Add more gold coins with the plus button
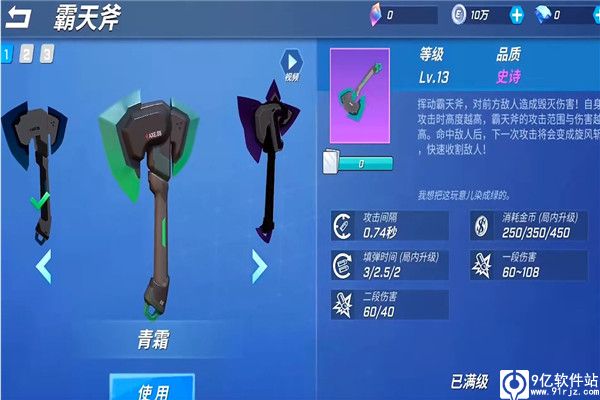The width and height of the screenshot is (600, 400). pos(516,15)
